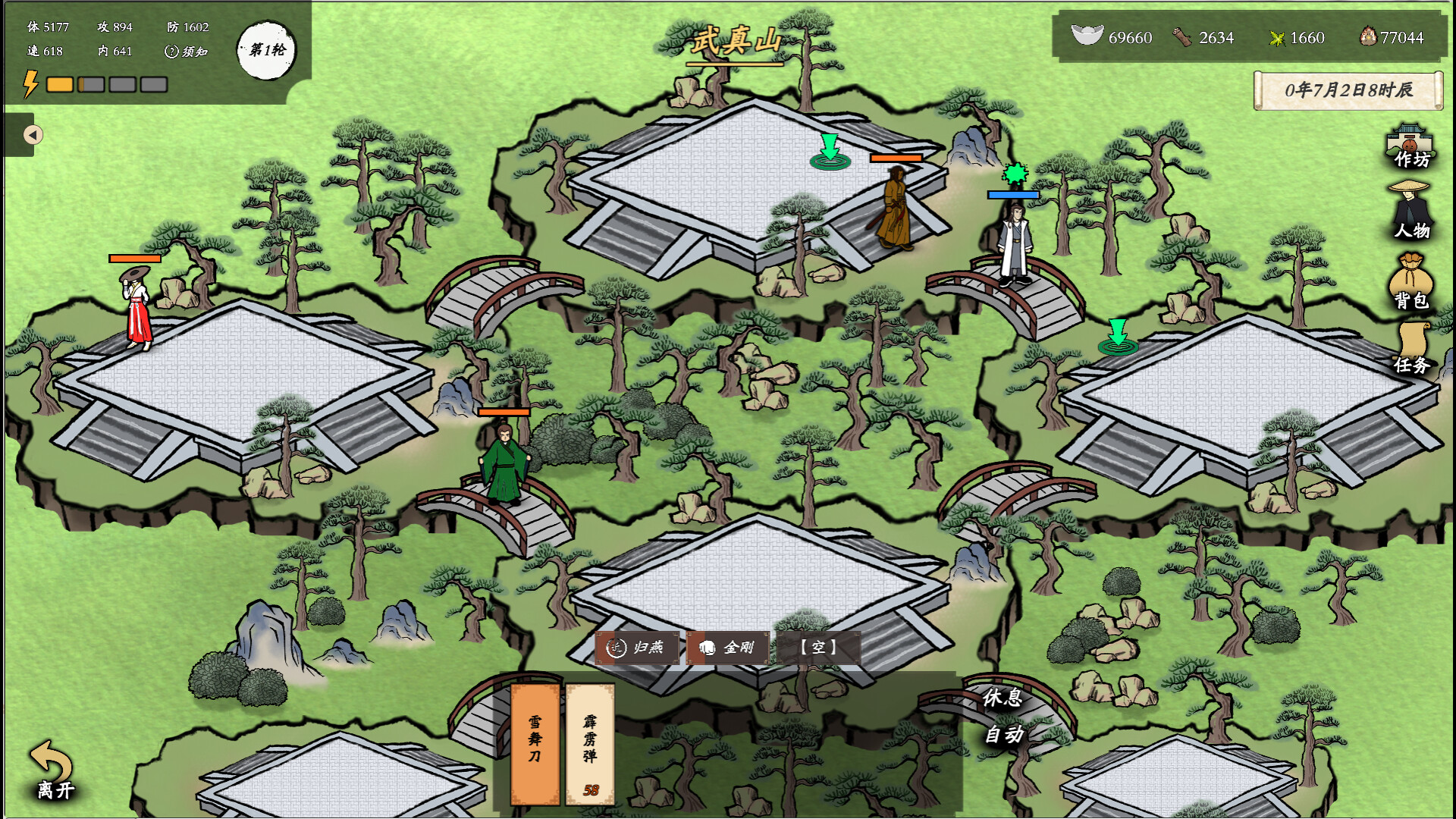Image resolution: width=1456 pixels, height=819 pixels.
Task: Open the 作坊 workshop panel
Action: tap(1409, 148)
